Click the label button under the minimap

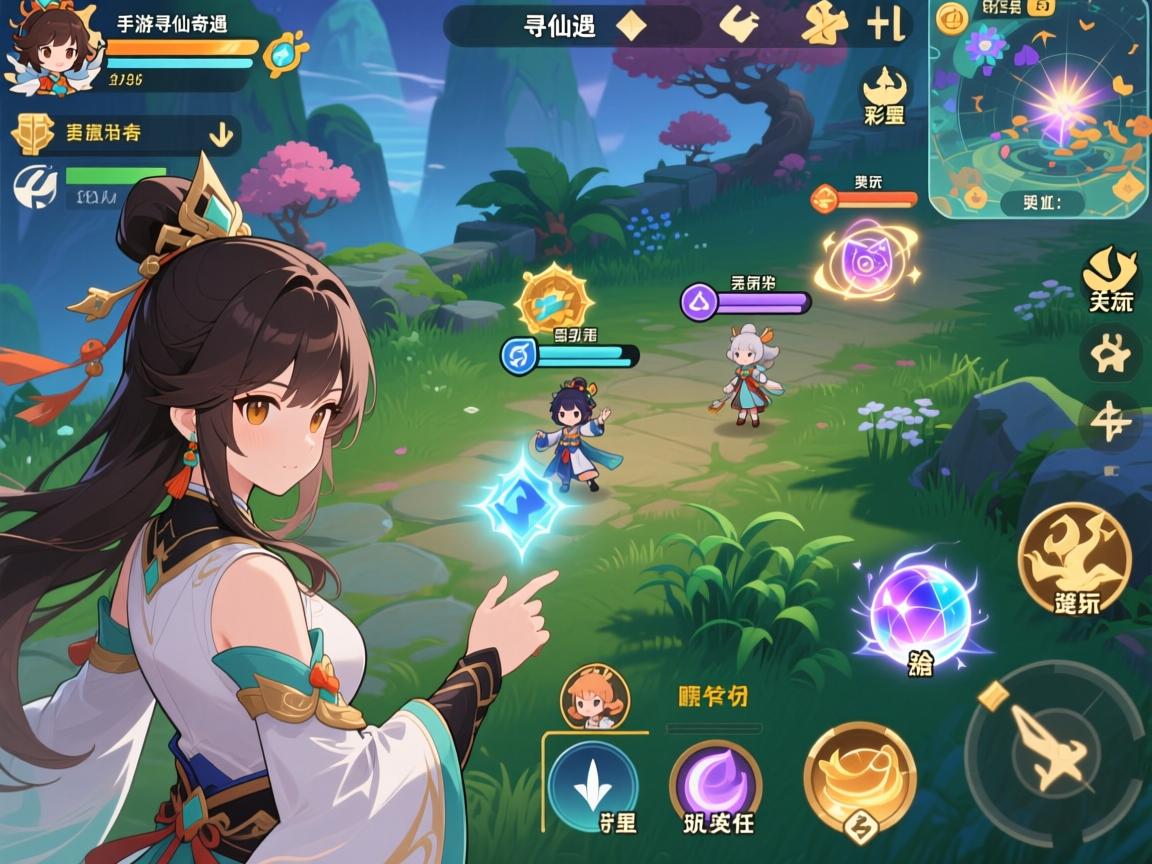pos(1043,202)
